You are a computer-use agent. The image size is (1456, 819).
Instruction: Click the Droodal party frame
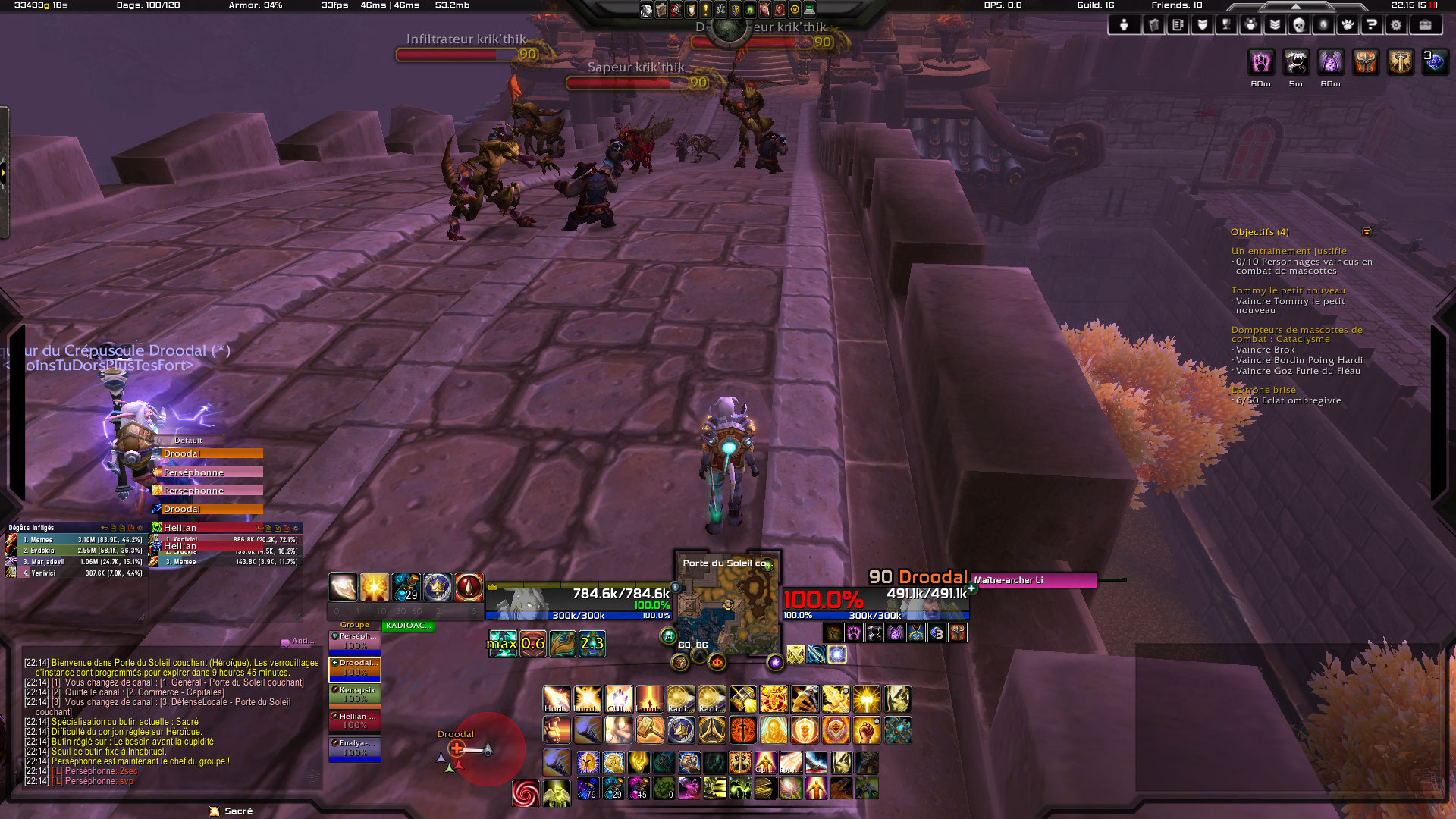(x=355, y=667)
